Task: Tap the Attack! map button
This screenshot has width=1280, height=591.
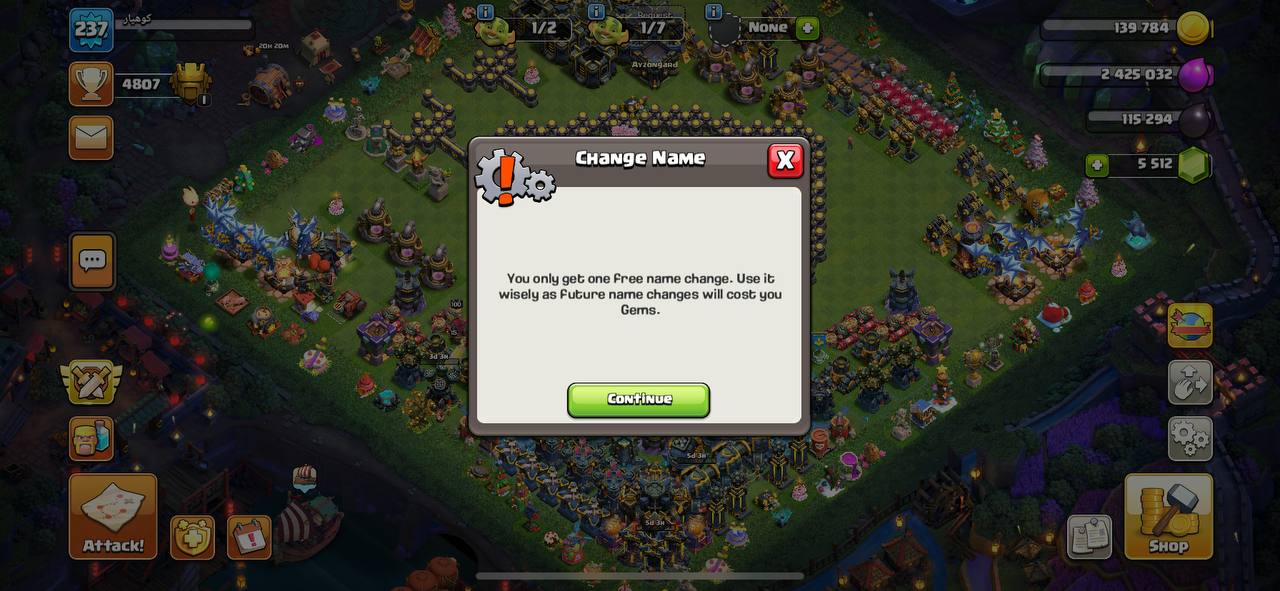Action: pos(113,516)
